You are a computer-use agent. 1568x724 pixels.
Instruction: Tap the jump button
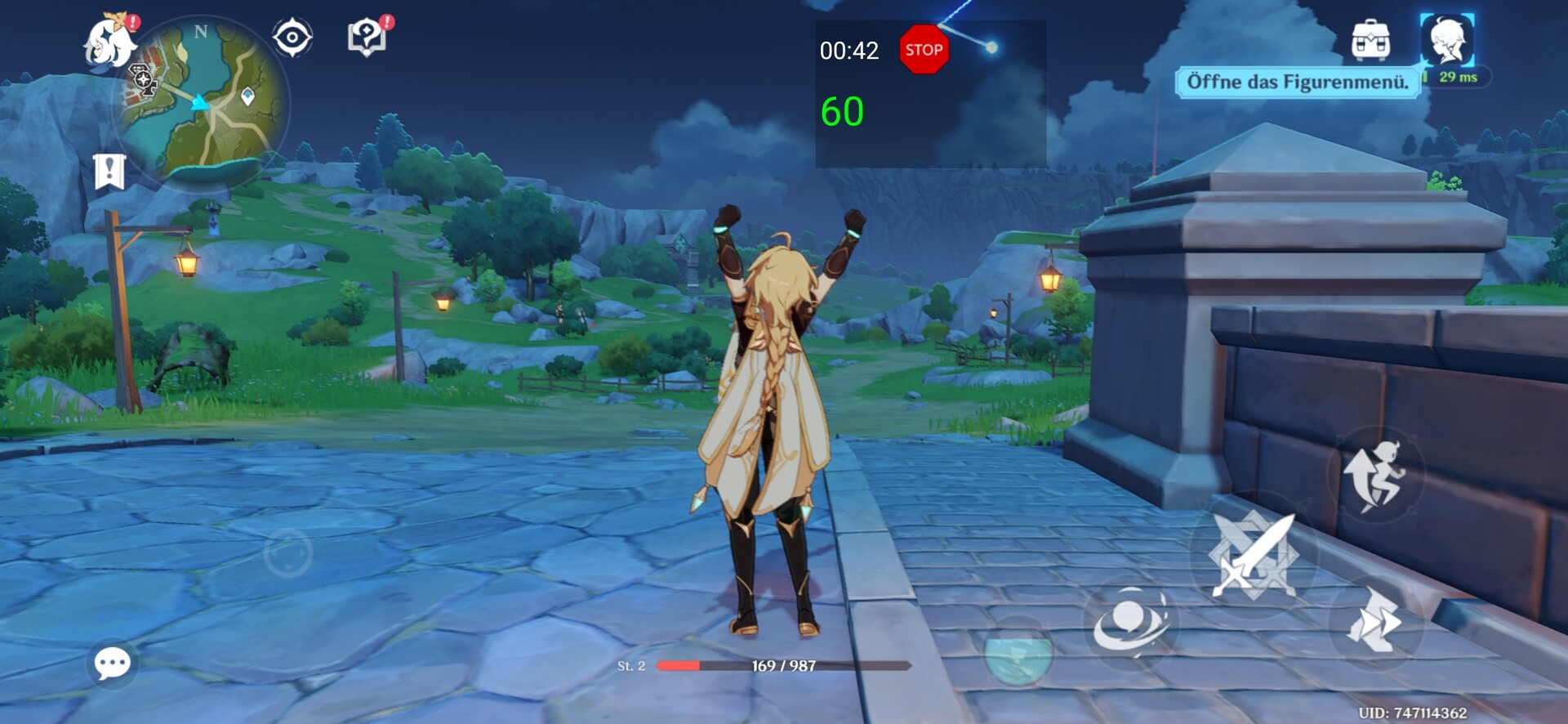1376,476
